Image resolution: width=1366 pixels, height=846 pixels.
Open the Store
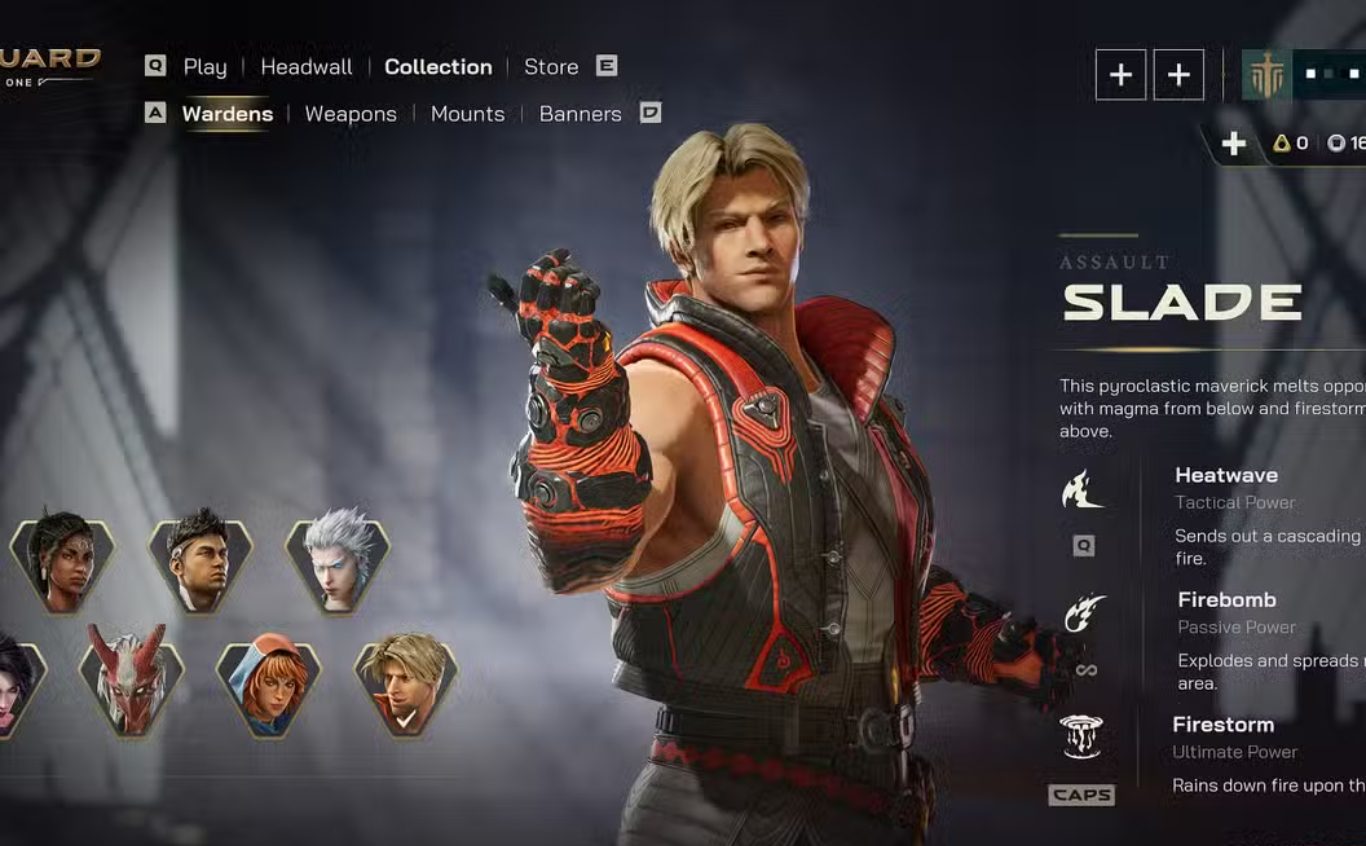tap(551, 67)
